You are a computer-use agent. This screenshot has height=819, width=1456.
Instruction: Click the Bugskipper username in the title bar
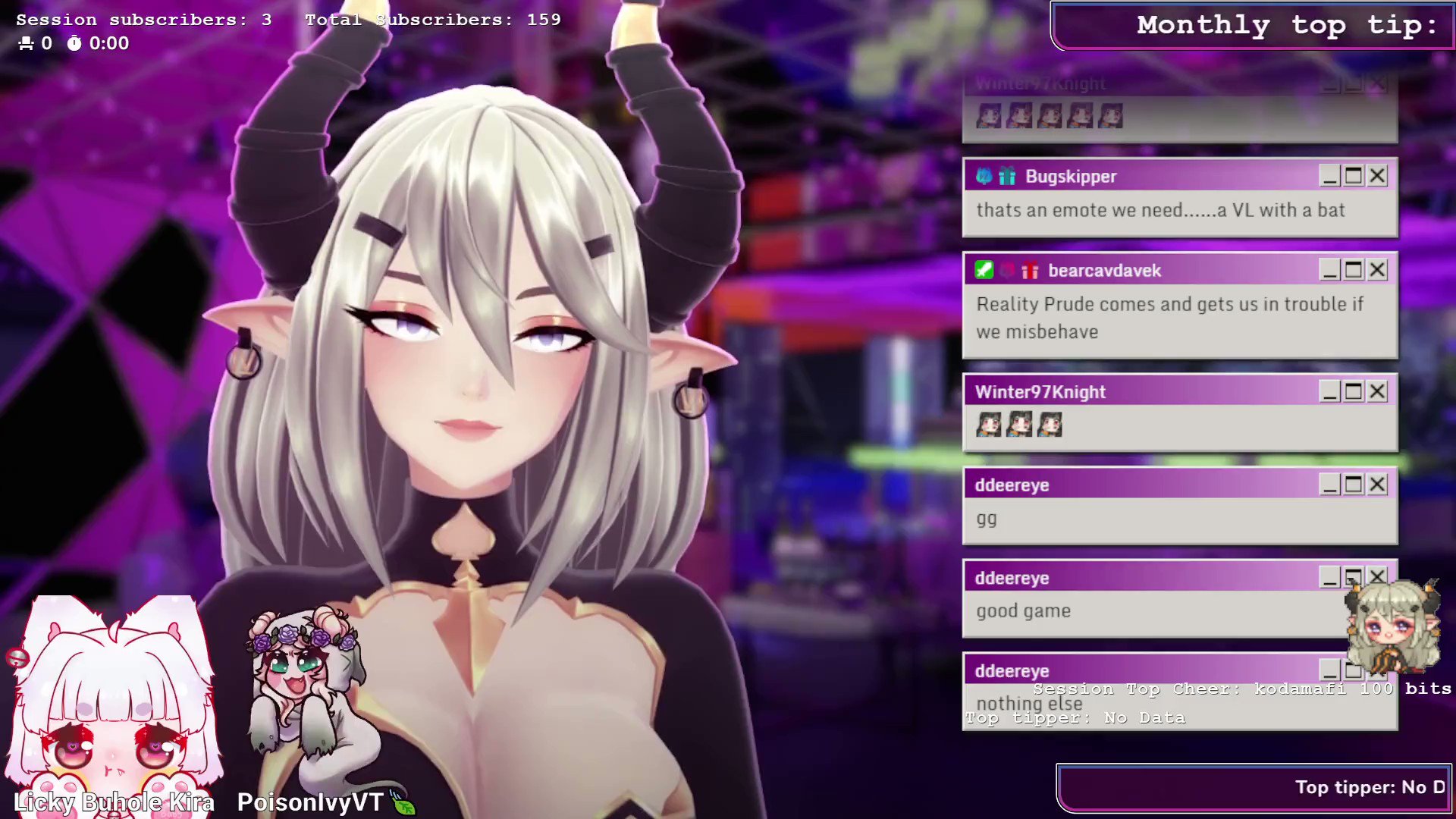[x=1070, y=175]
